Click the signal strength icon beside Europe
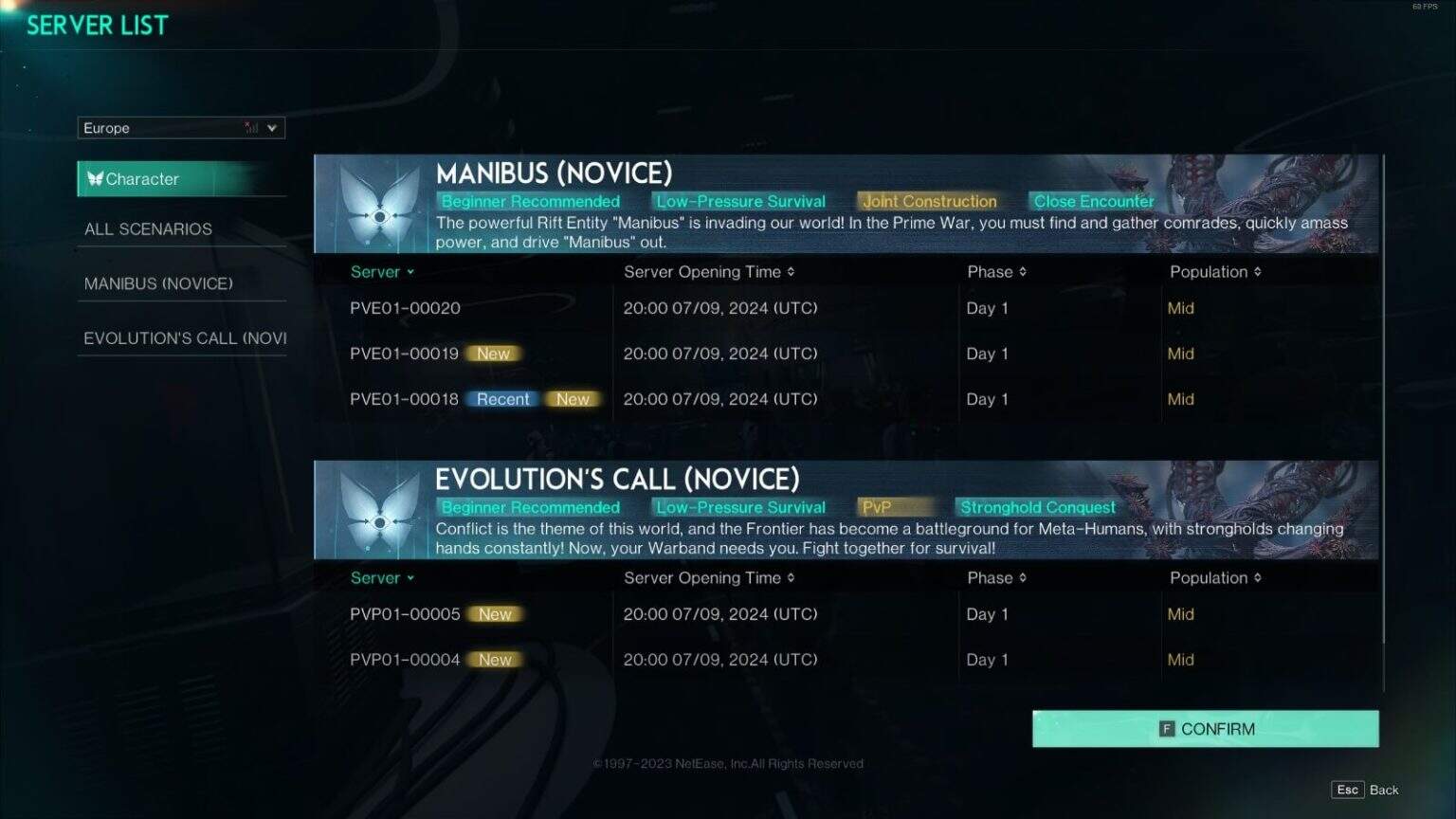 (x=251, y=127)
